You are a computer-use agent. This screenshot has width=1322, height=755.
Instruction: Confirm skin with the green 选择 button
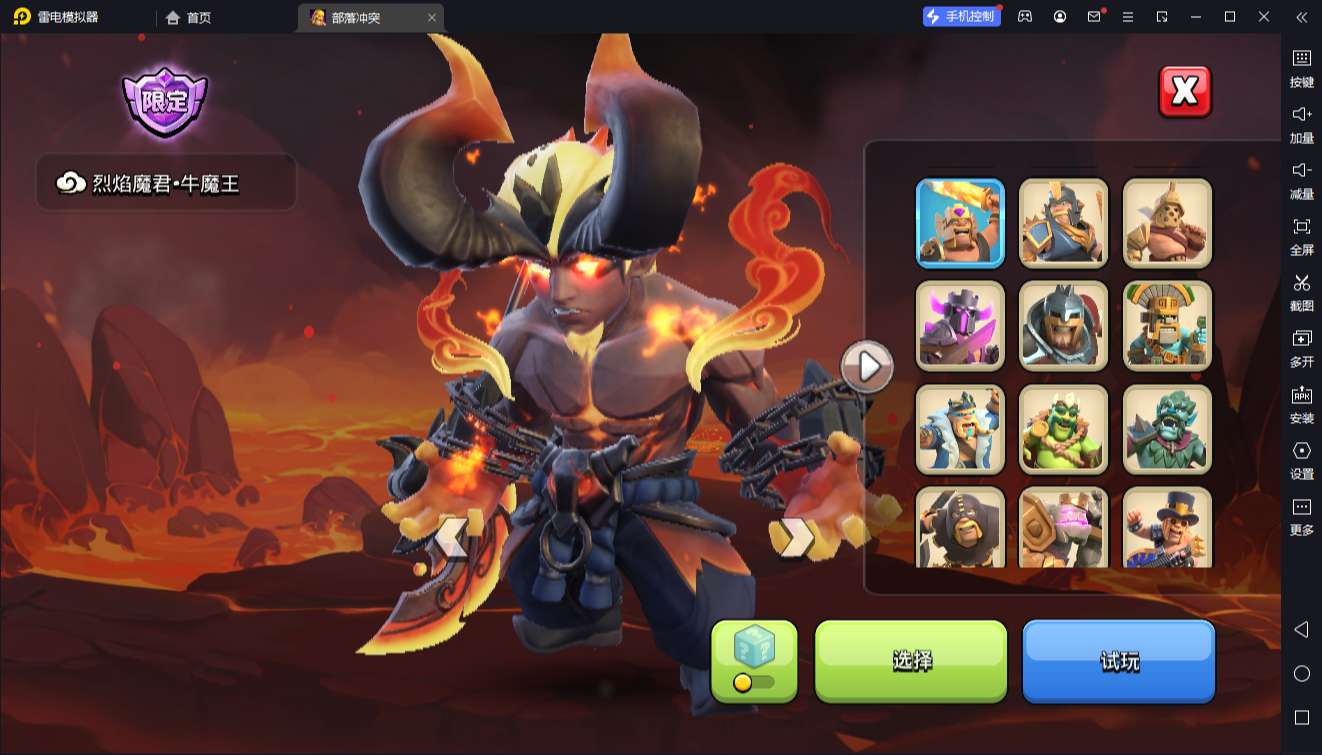[x=911, y=660]
